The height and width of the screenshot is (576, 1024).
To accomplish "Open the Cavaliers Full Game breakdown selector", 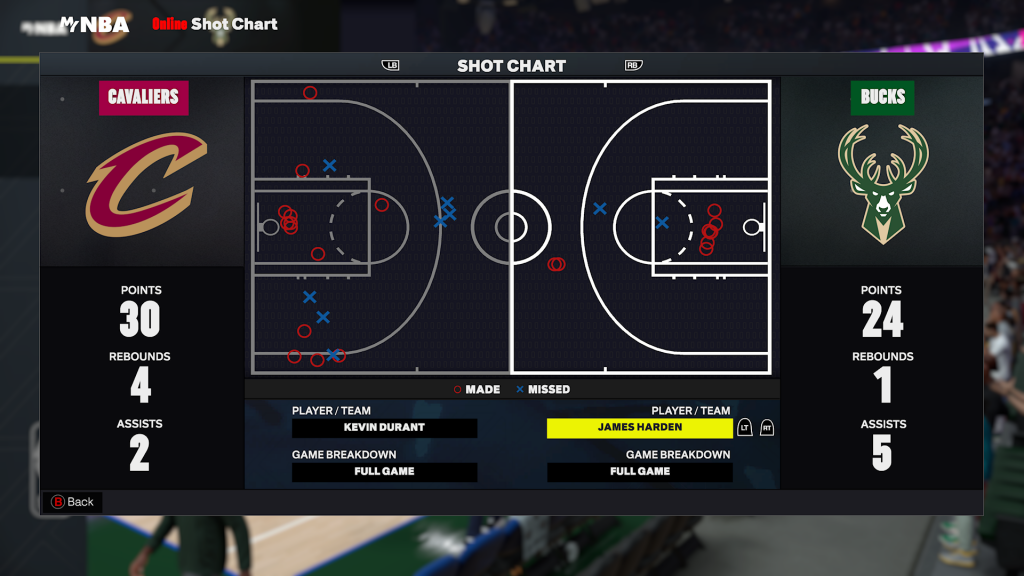I will coord(384,472).
